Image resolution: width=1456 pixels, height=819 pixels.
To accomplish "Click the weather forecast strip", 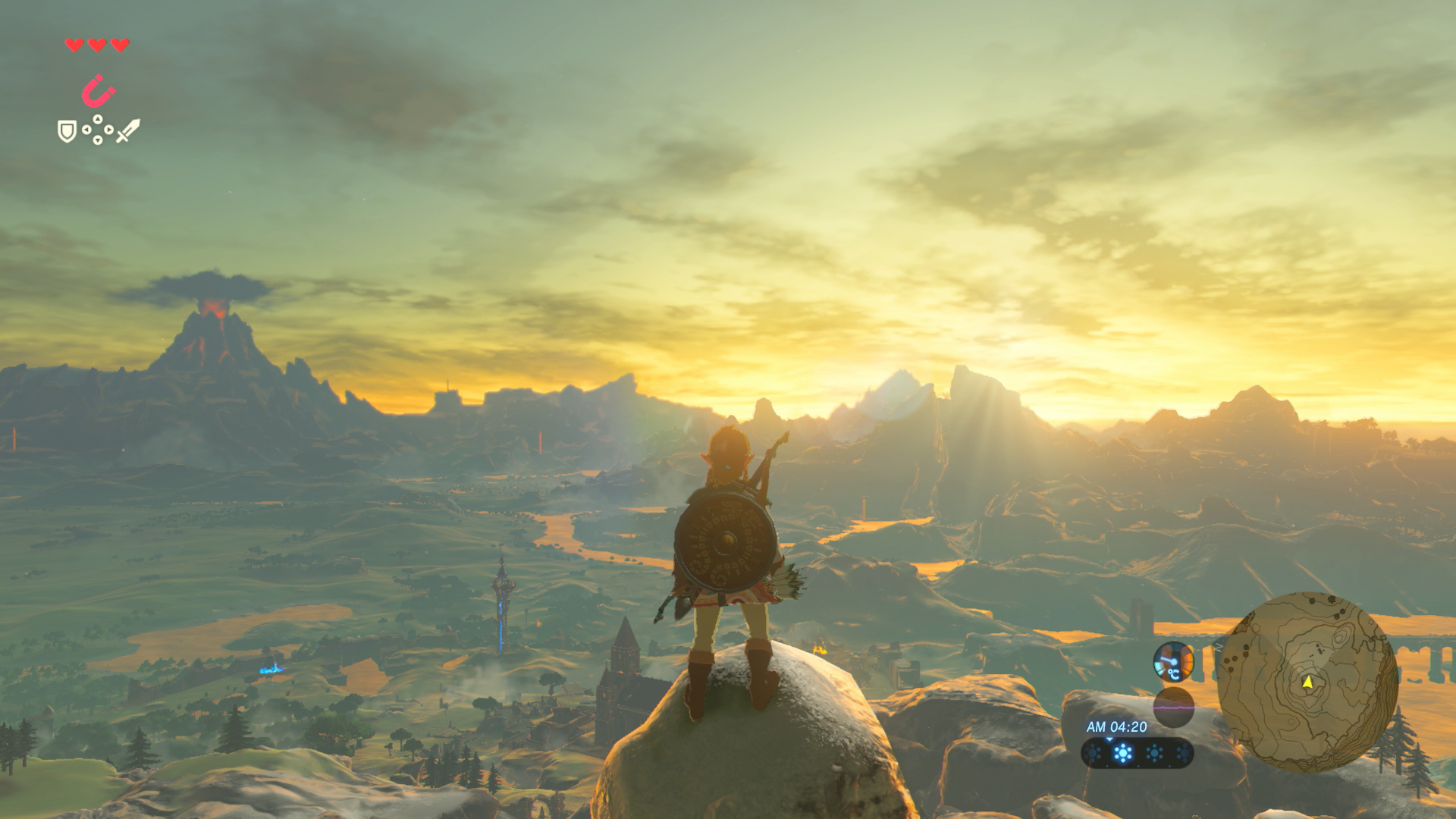I will [x=1137, y=753].
